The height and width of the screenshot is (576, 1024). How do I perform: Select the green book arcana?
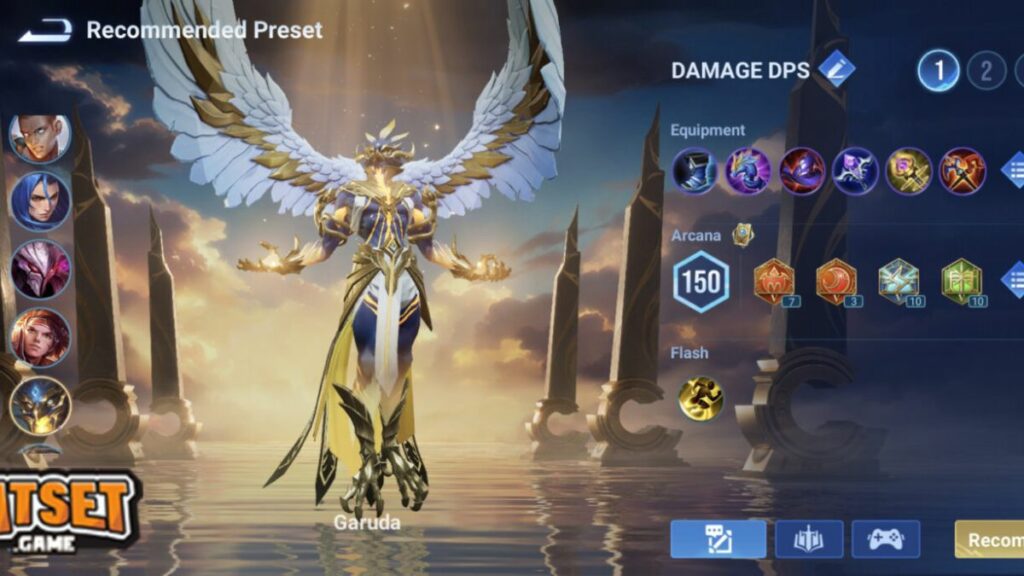coord(961,281)
